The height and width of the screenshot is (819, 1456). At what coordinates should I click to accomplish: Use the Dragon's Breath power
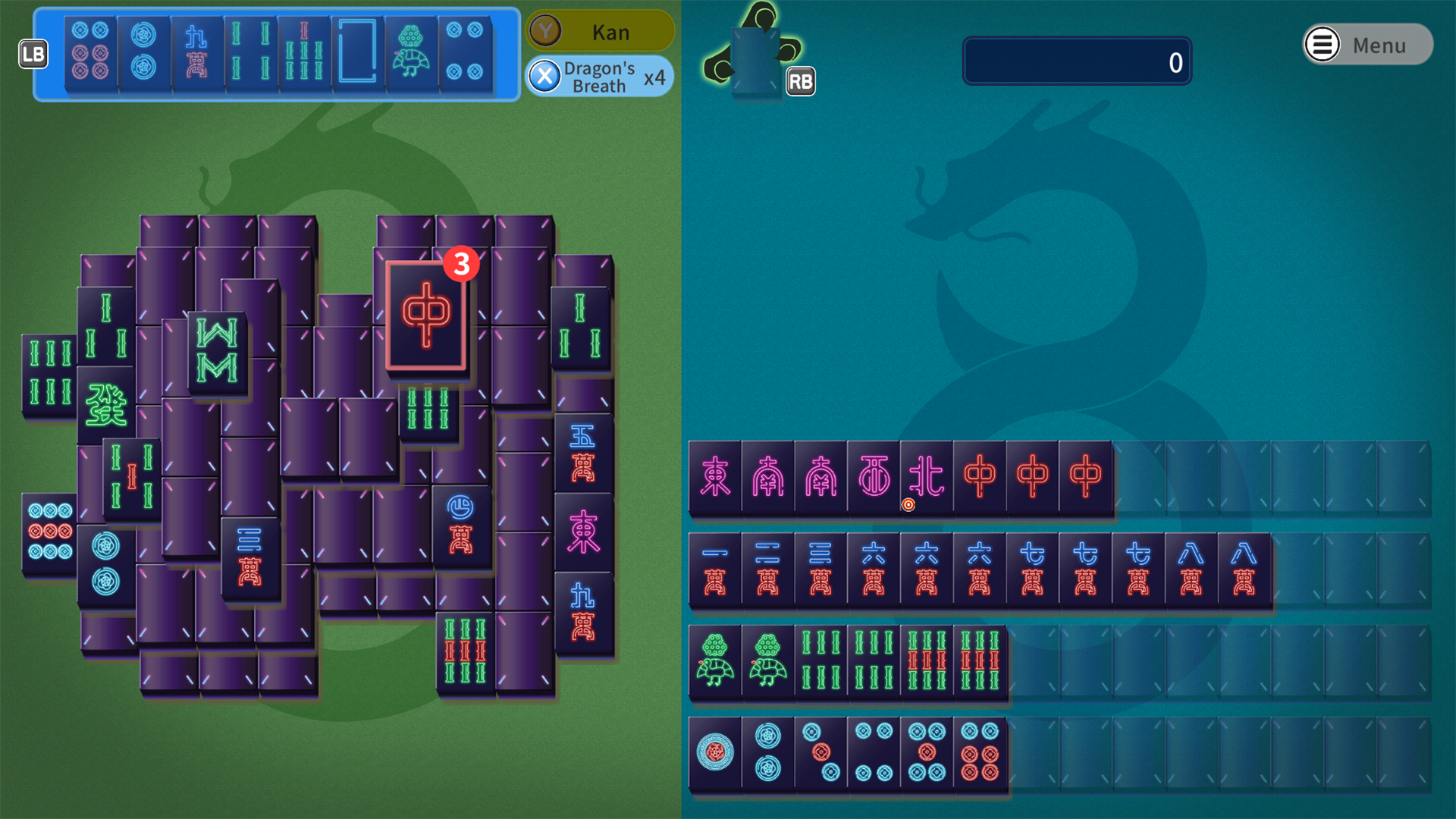coord(600,77)
